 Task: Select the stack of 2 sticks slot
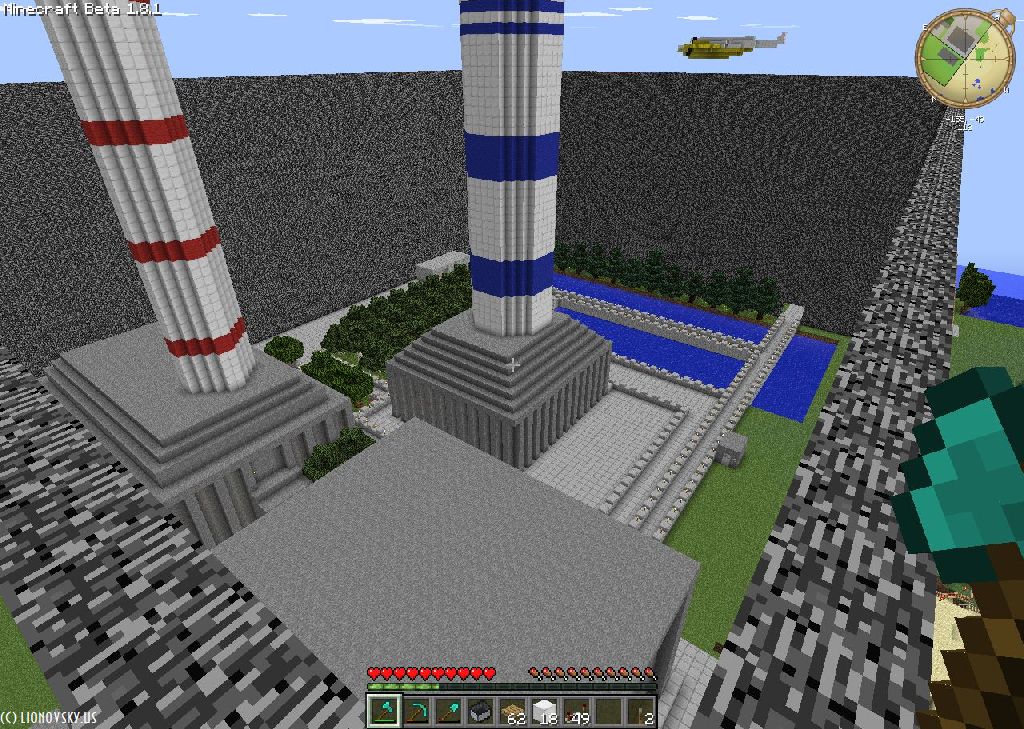pyautogui.click(x=640, y=711)
